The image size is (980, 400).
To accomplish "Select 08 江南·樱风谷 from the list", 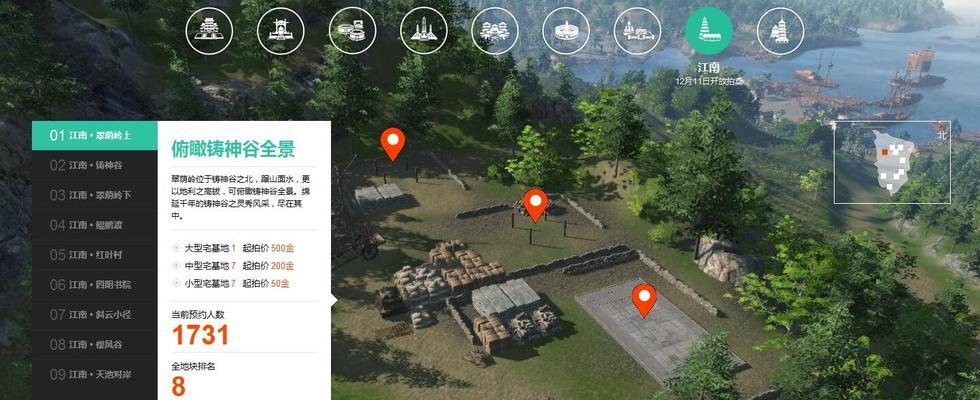I will [94, 345].
